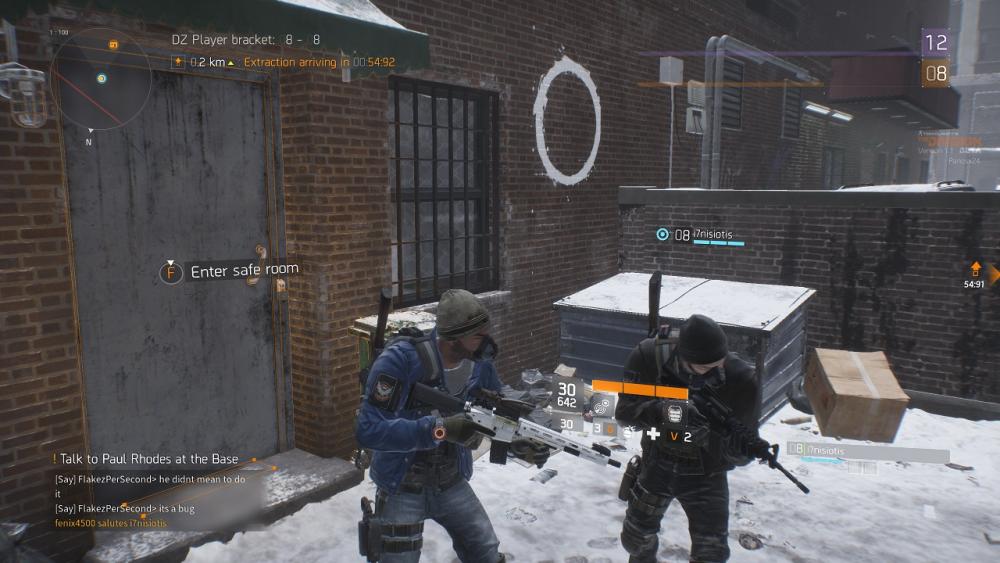Viewport: 1000px width, 563px height.
Task: Select the i7nisiotis nameplate above the dumpster
Action: (704, 234)
